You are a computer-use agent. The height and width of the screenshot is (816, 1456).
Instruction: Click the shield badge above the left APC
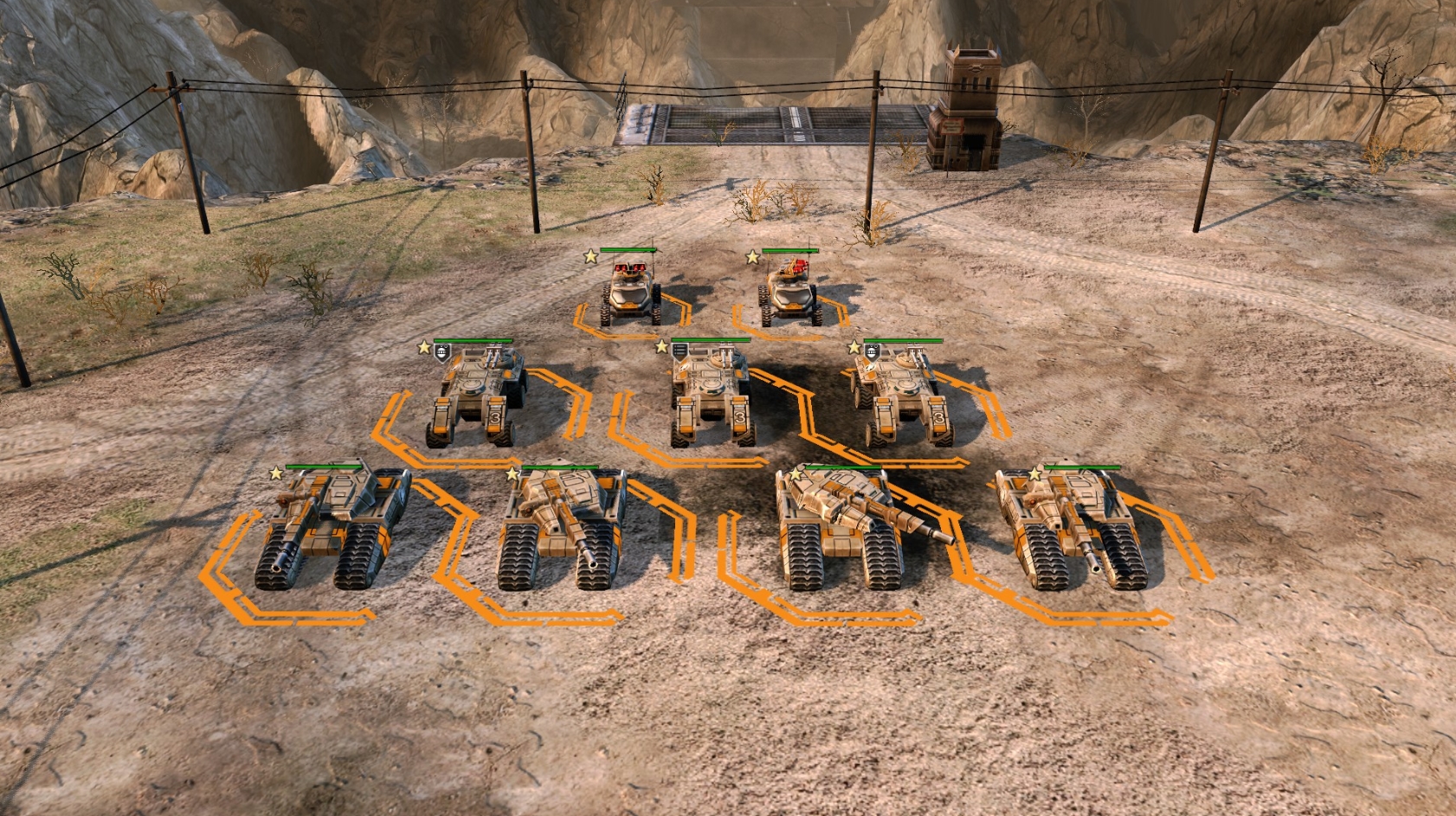pos(441,350)
